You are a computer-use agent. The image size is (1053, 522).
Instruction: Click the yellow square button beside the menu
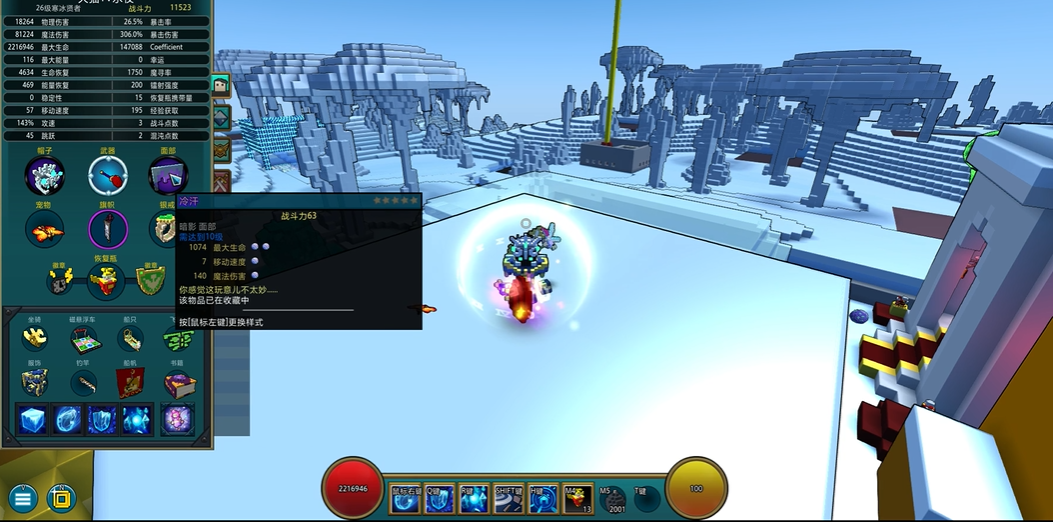tap(61, 497)
